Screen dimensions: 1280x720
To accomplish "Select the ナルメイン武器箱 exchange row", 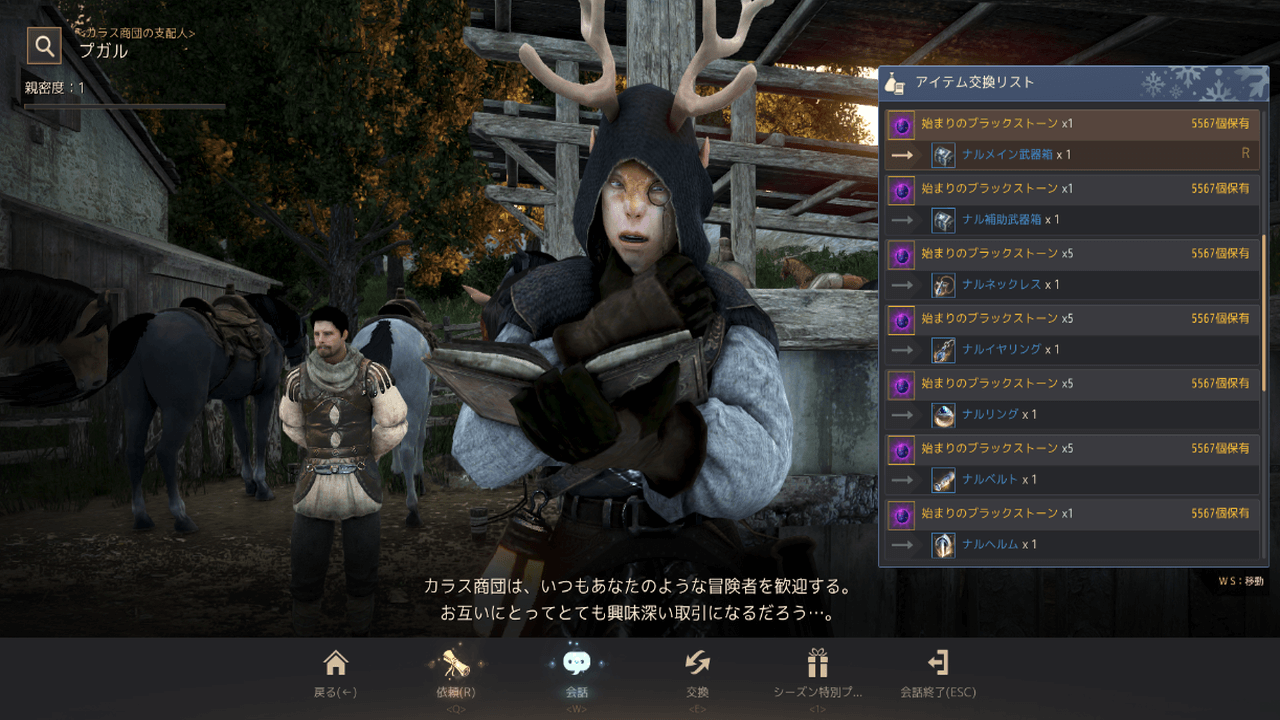I will 1072,140.
